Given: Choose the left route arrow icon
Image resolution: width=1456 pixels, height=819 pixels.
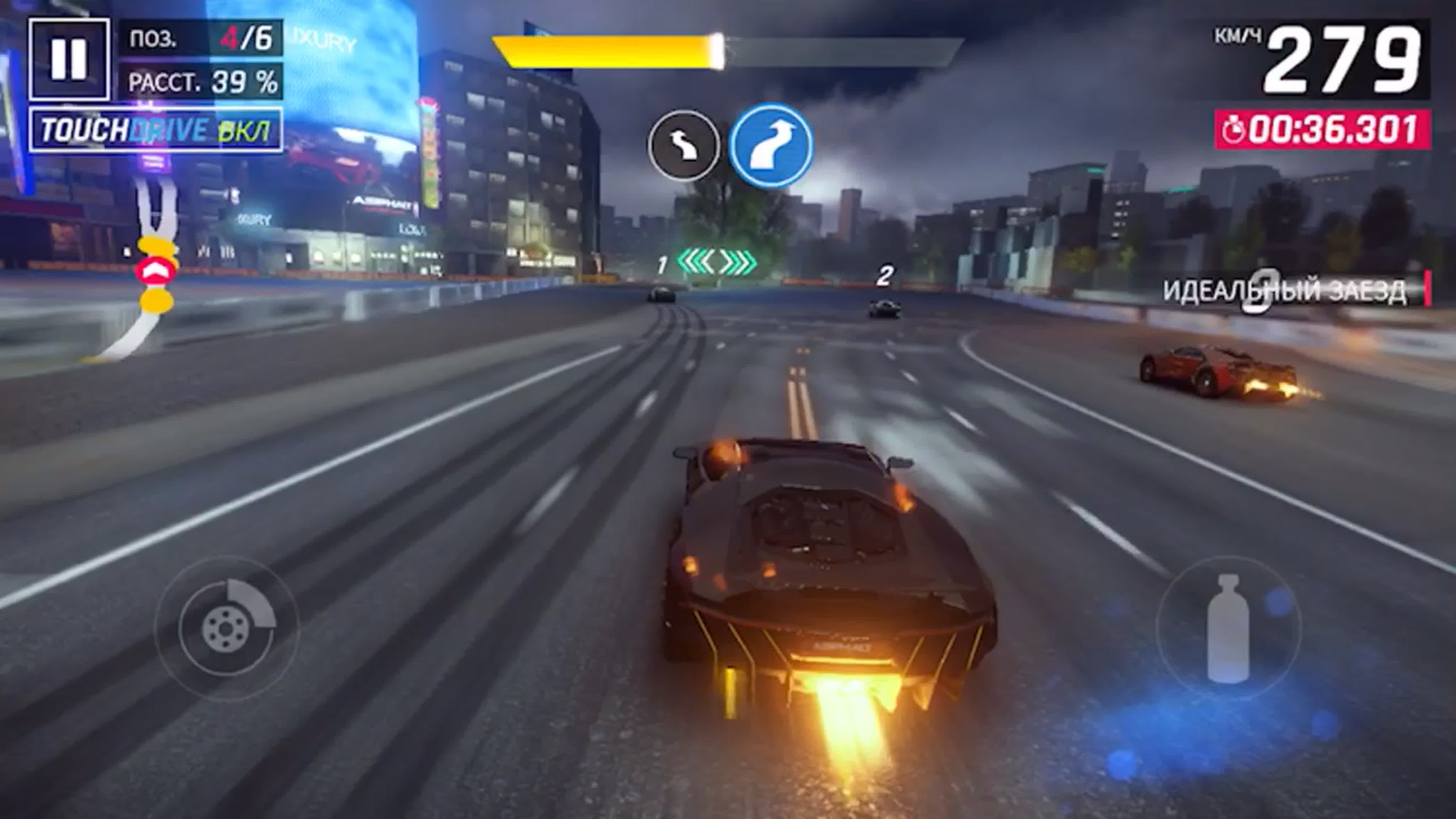Looking at the screenshot, I should 684,145.
